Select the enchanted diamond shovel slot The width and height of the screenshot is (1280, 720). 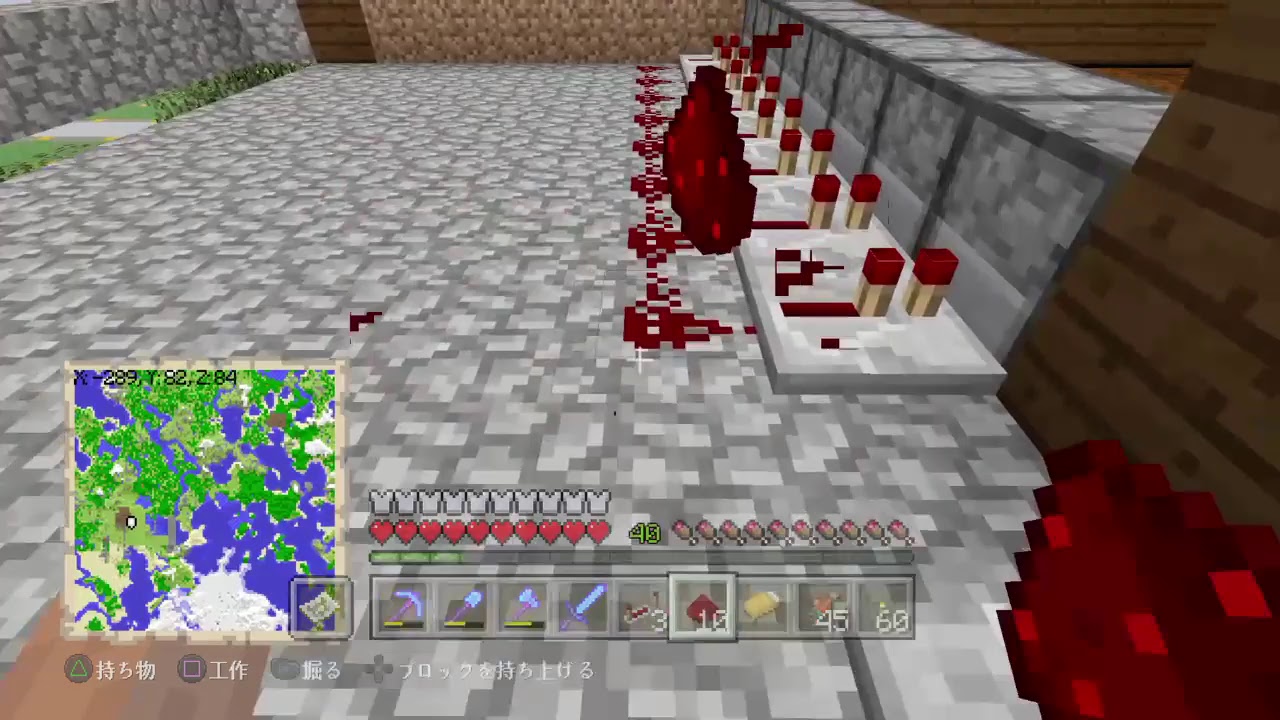(x=462, y=608)
